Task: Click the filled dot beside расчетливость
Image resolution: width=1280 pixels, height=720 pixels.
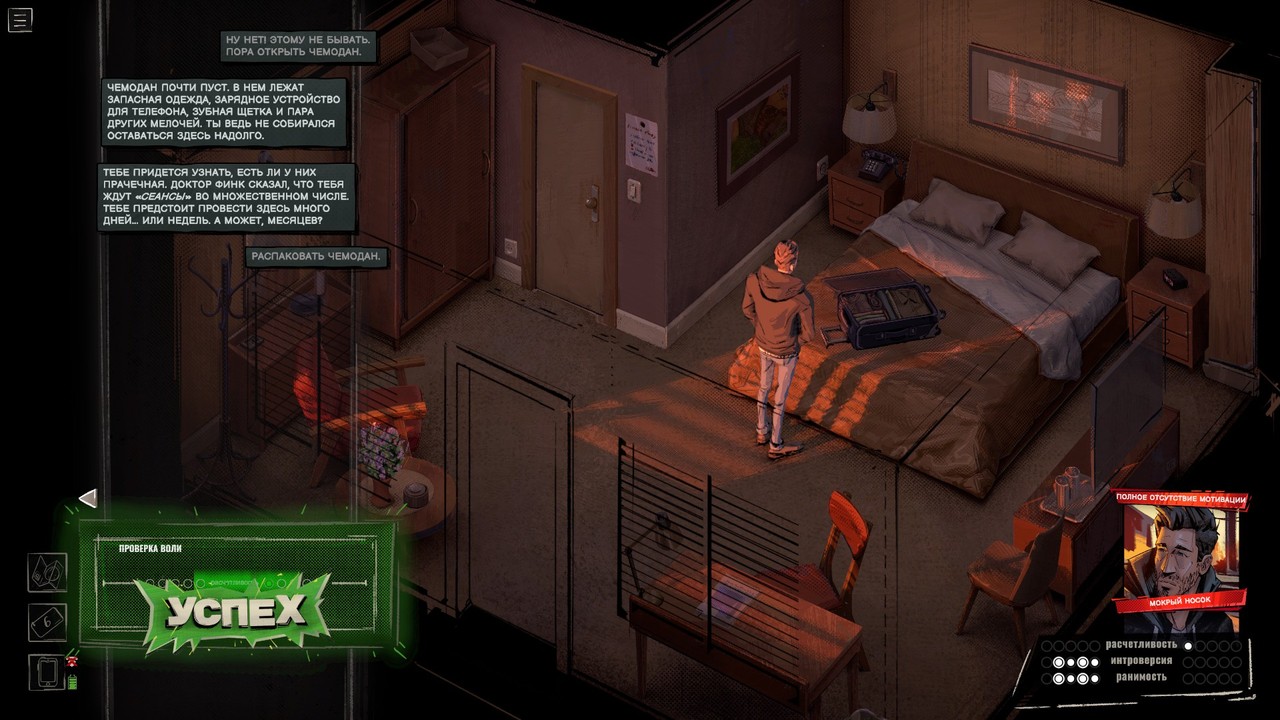Action: click(x=1189, y=648)
